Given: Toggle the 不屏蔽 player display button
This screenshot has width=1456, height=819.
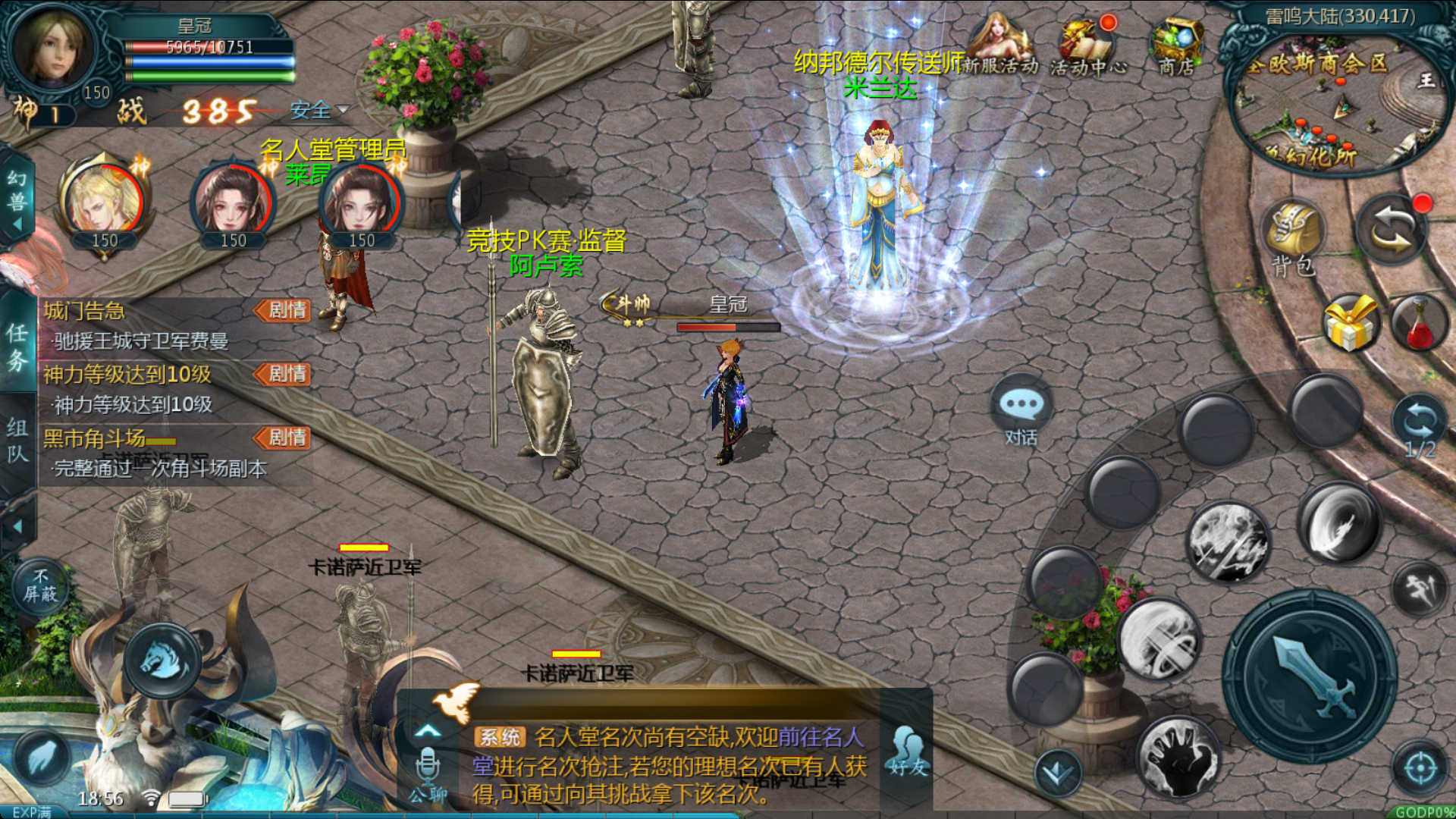Looking at the screenshot, I should click(x=39, y=585).
